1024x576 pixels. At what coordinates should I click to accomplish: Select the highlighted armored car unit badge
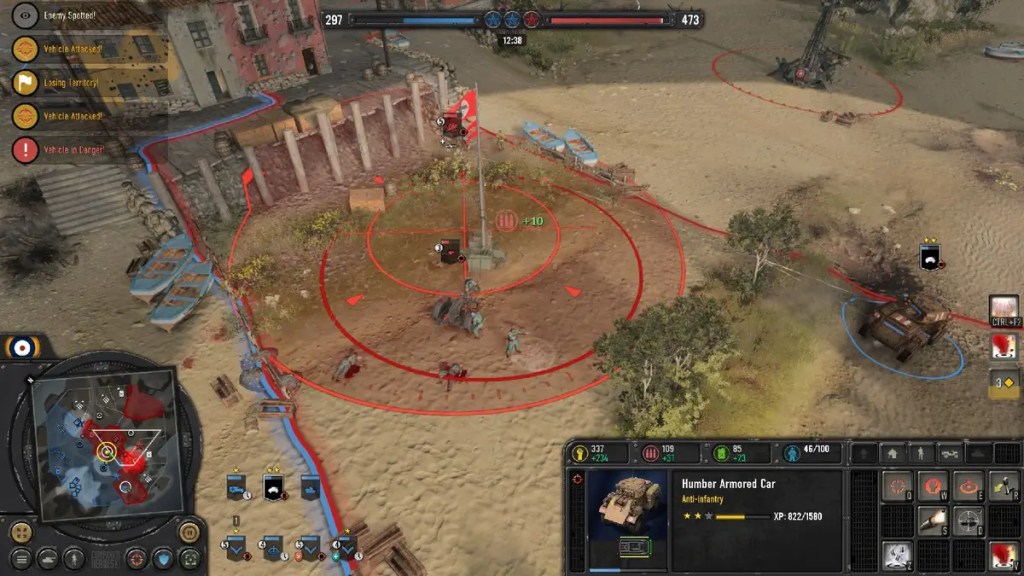(273, 487)
